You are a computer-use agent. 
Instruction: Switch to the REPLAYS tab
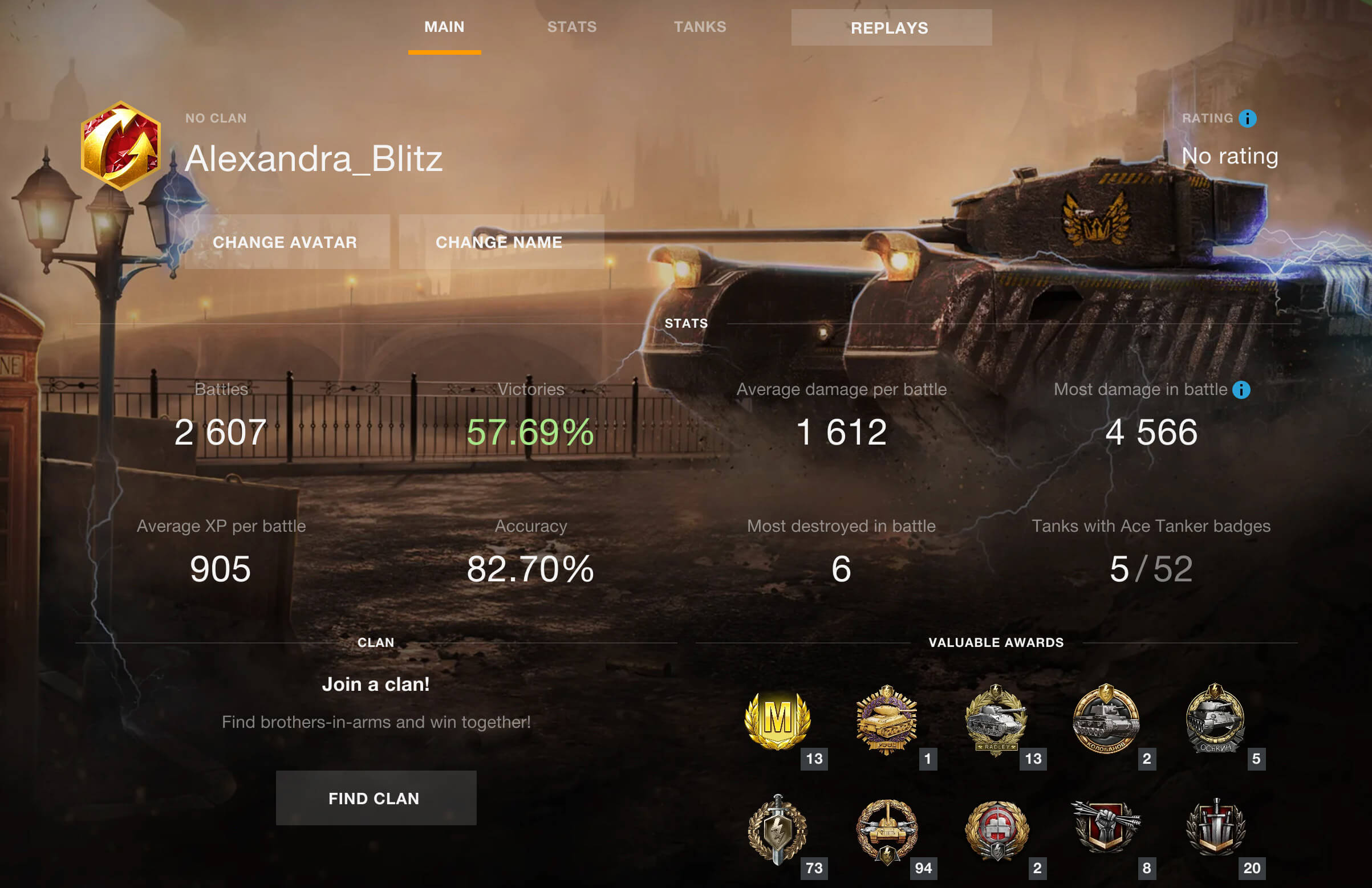point(890,28)
